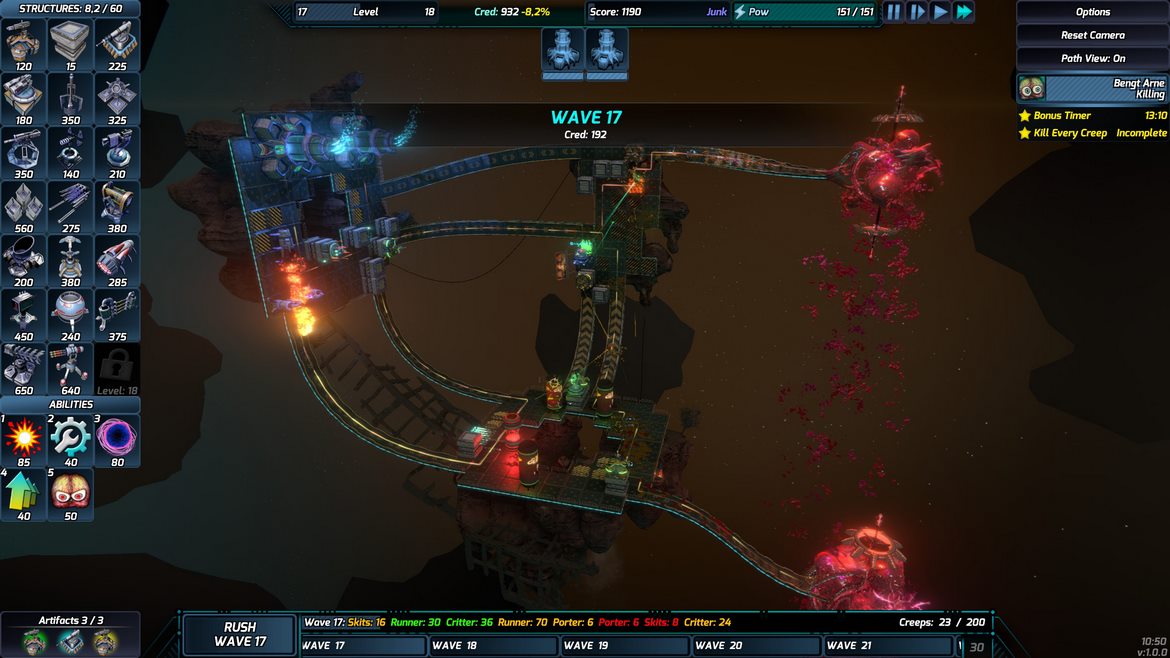Select the Wave 19 timeline entry
Viewport: 1170px width, 658px height.
click(x=624, y=646)
